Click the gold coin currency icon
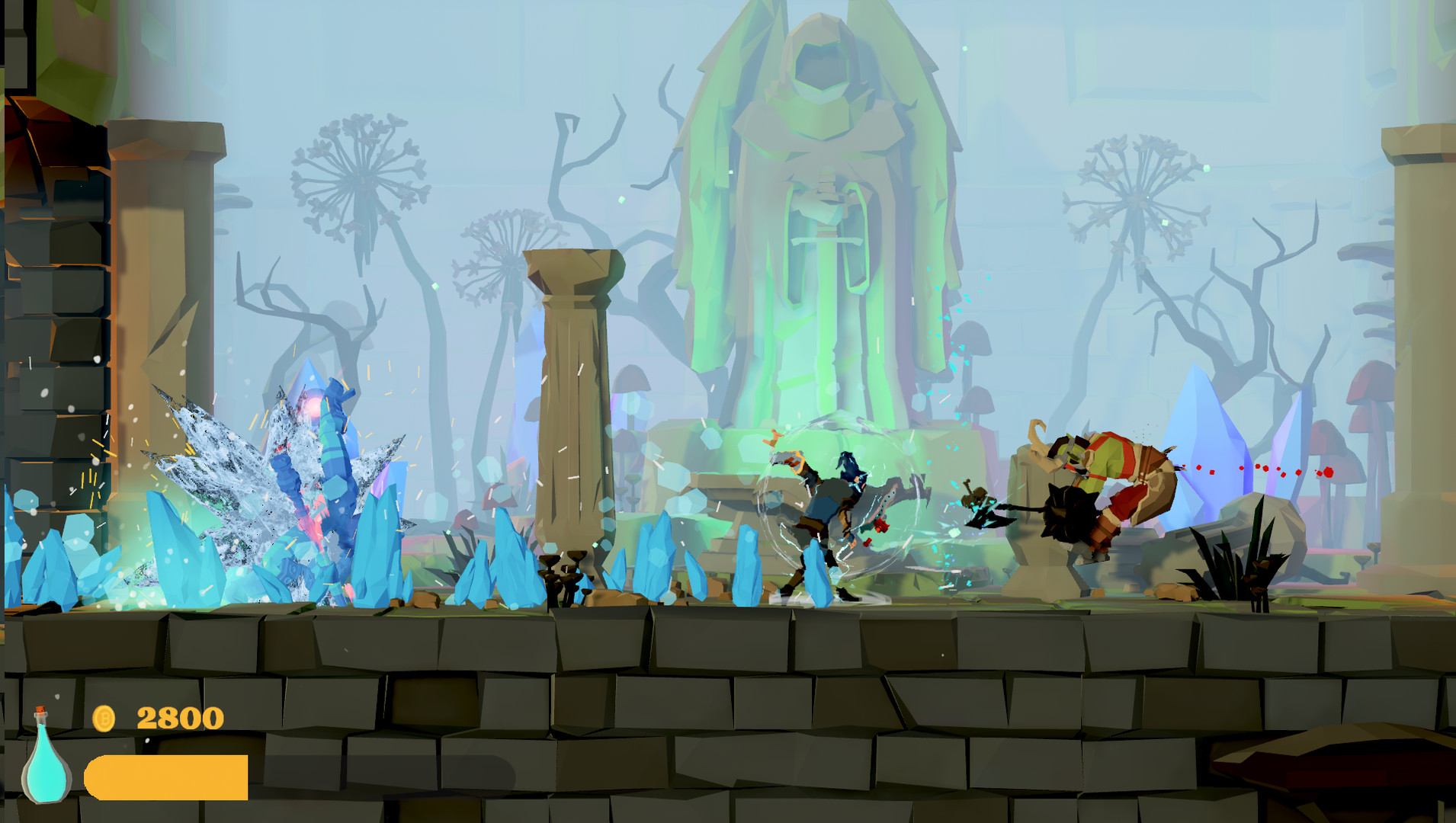Screen dimensions: 1456x823 coord(103,717)
